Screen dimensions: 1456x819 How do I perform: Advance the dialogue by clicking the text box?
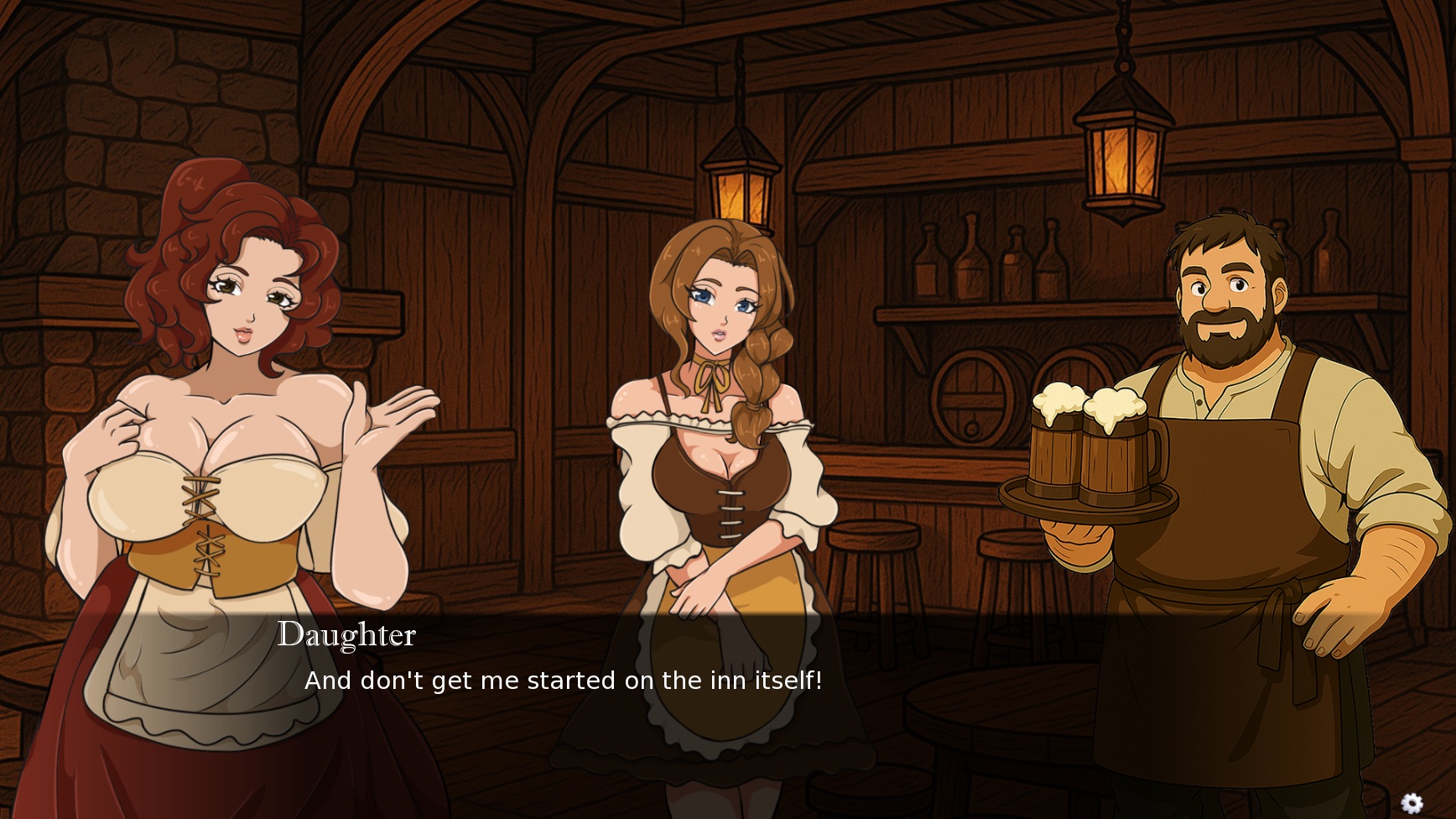coord(728,696)
